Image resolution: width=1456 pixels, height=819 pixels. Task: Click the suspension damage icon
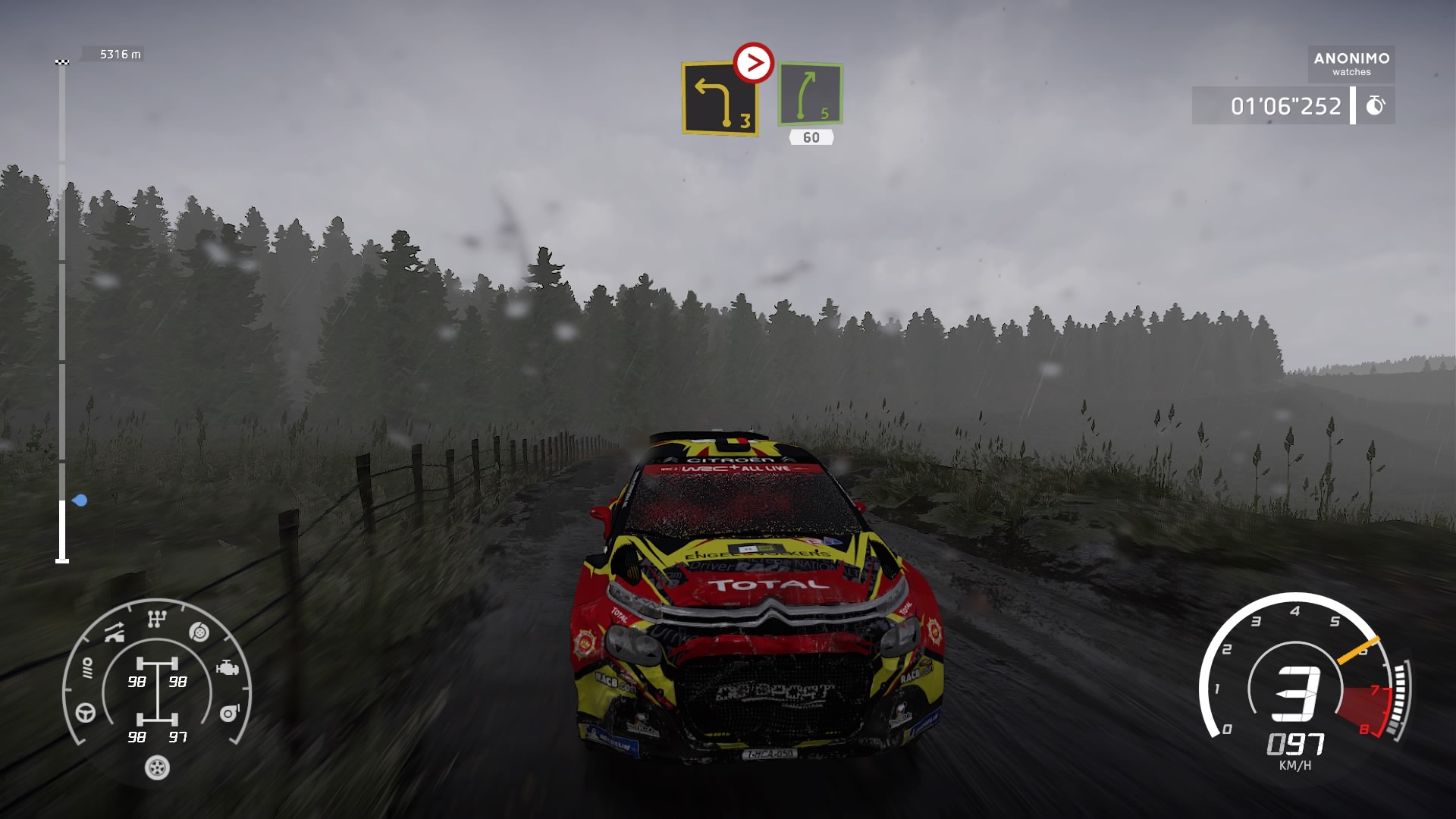pyautogui.click(x=115, y=633)
